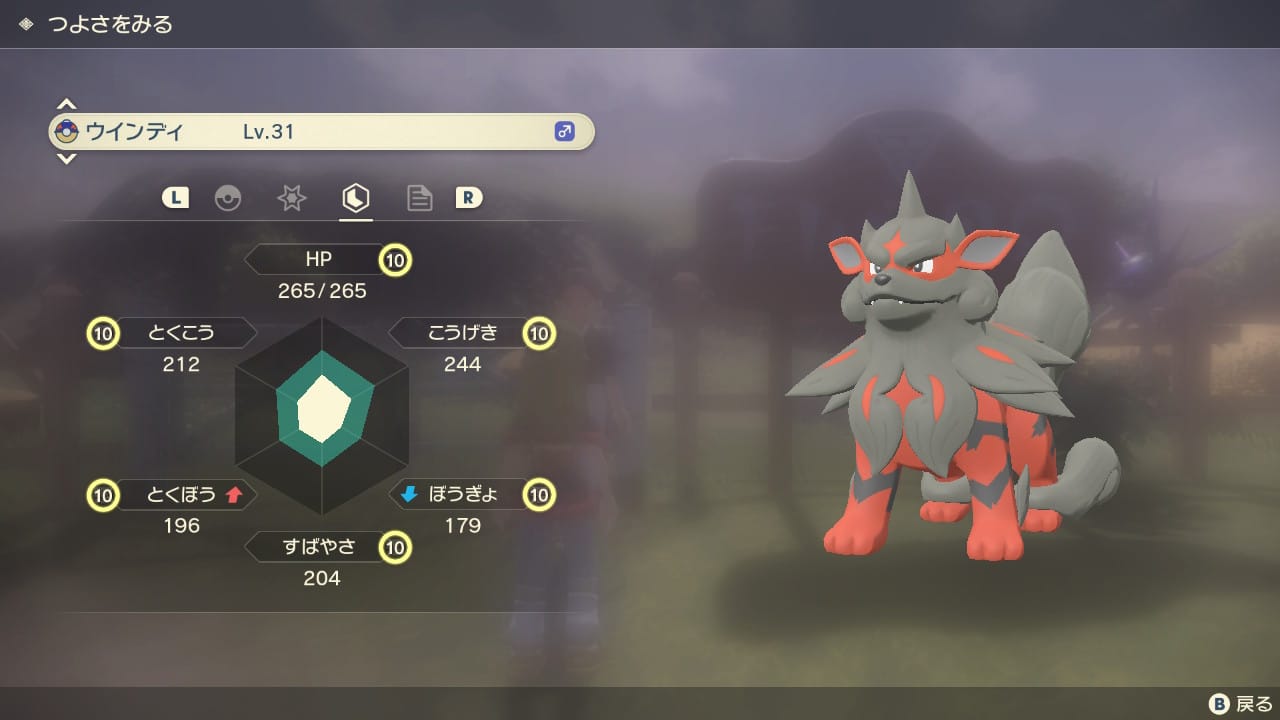
Task: Click the 戻る back button
Action: click(x=1241, y=704)
